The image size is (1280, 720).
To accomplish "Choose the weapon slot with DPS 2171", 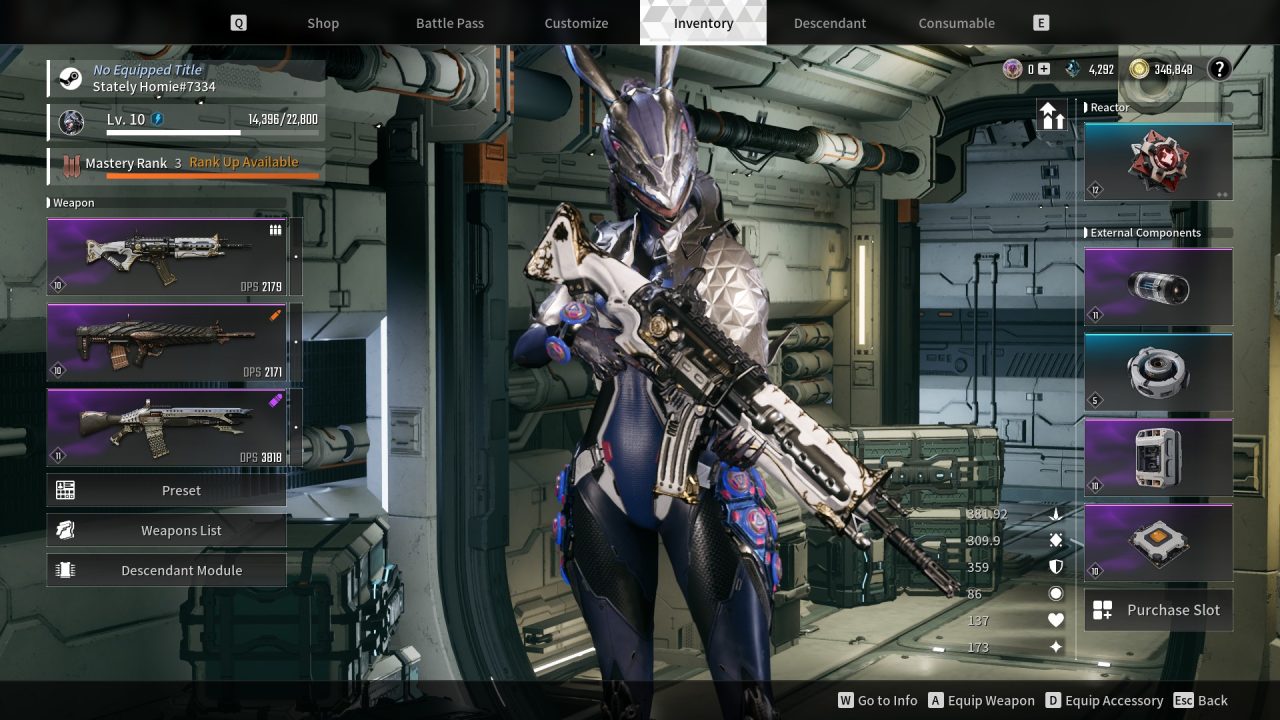I will (166, 342).
